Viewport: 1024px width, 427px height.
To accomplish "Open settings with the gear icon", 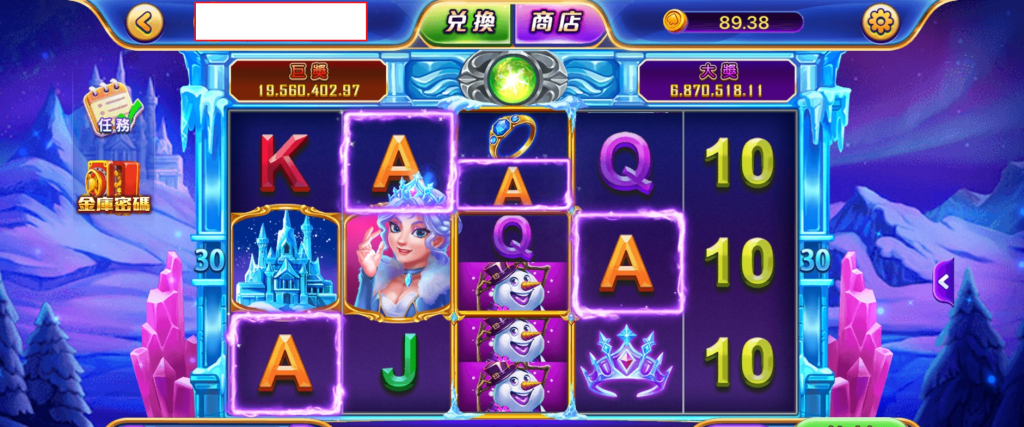I will (880, 21).
